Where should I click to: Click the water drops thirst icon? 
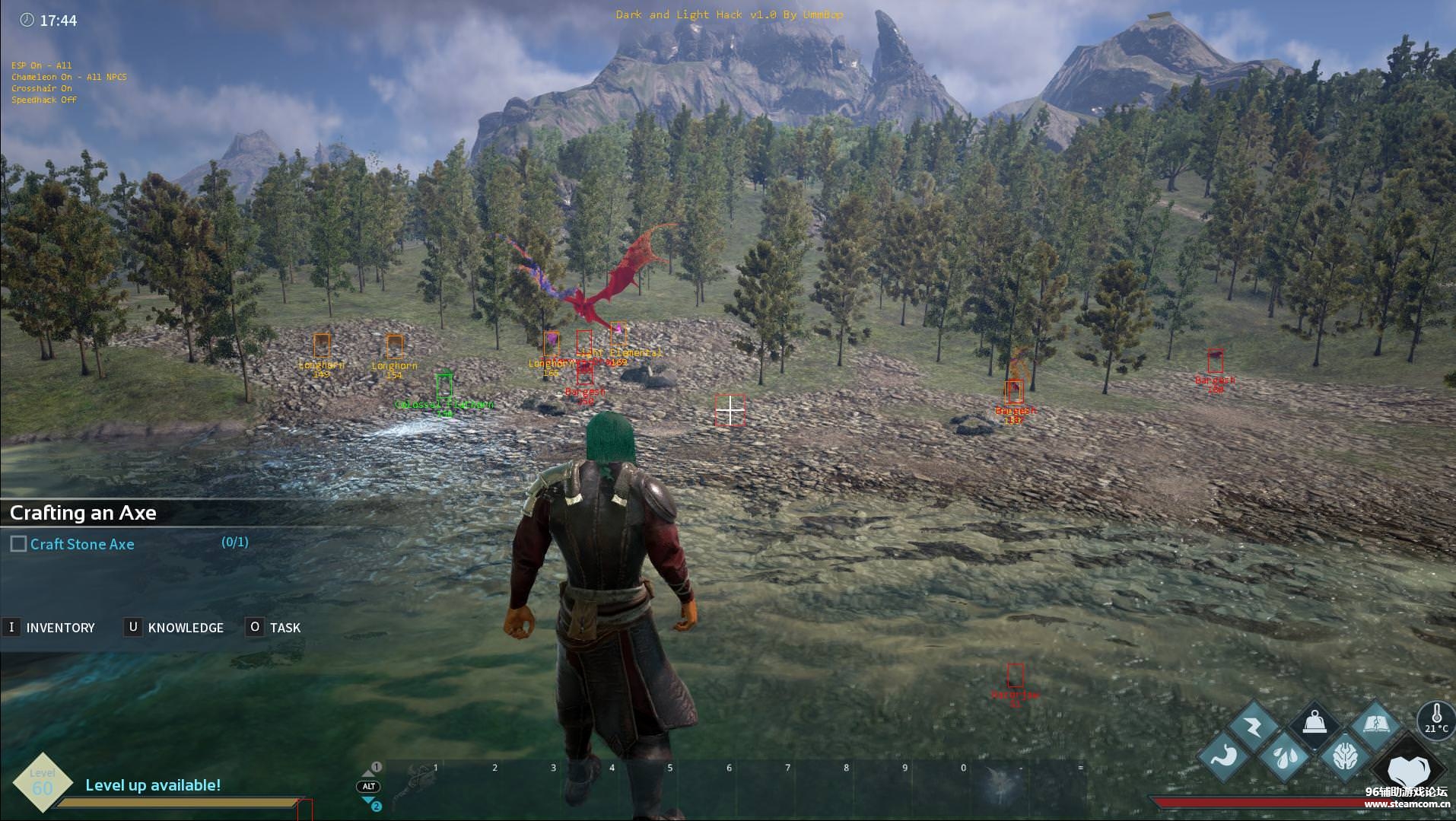pos(1284,756)
